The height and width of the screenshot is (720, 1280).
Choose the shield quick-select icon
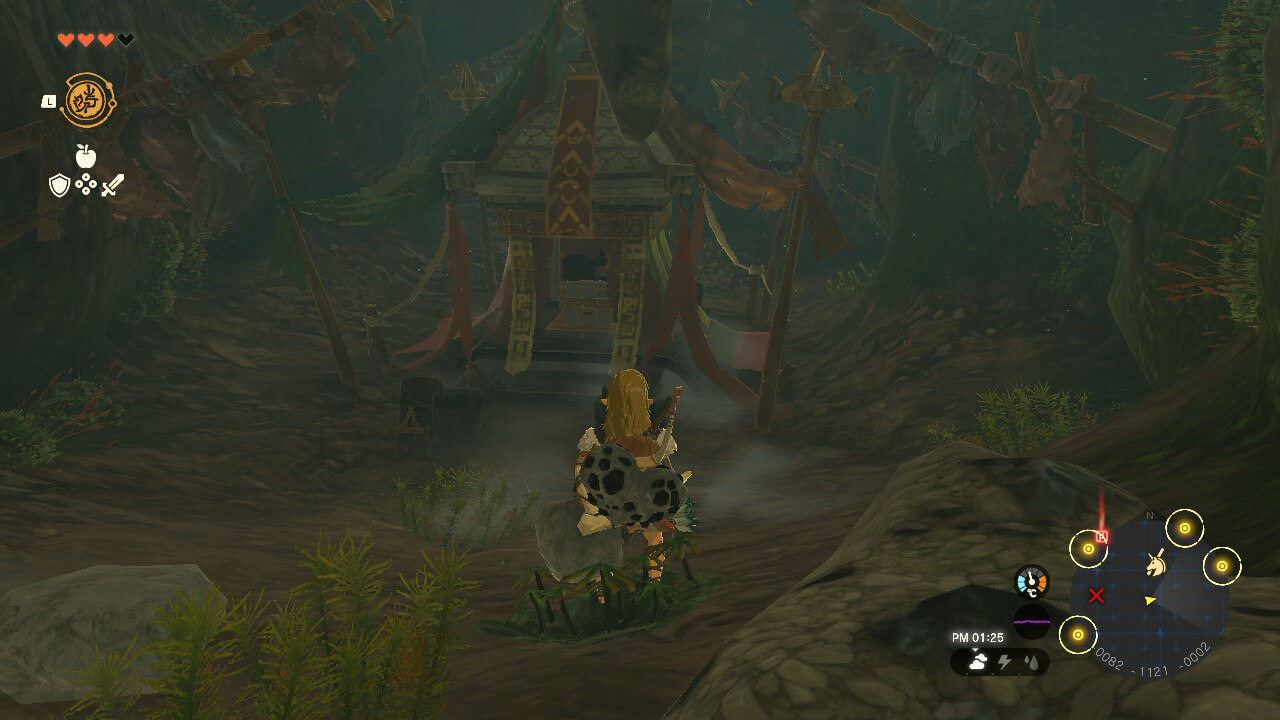tap(60, 185)
